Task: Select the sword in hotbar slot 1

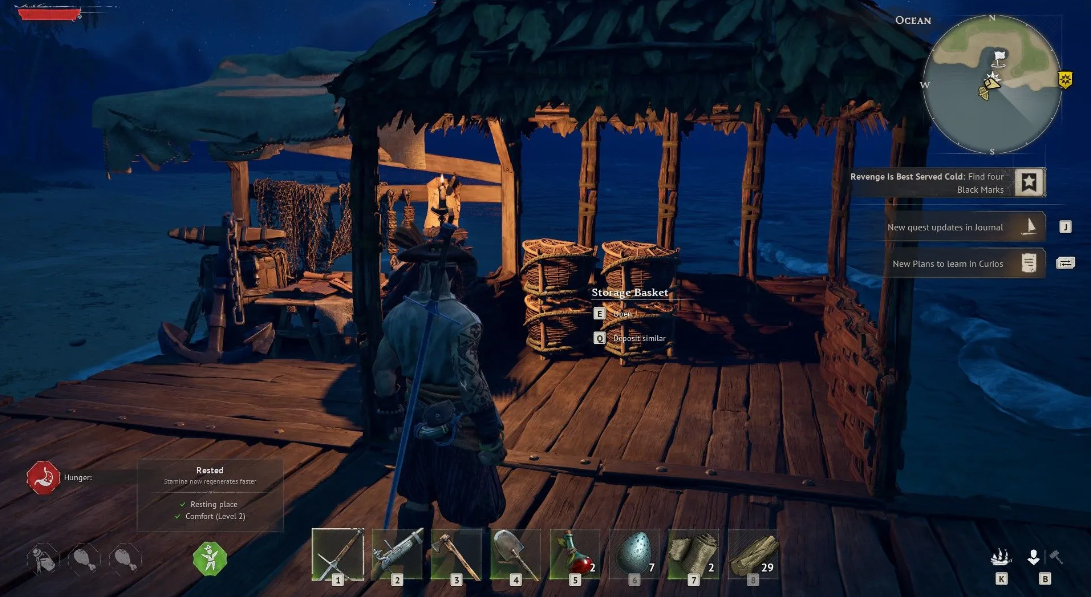Action: (338, 552)
